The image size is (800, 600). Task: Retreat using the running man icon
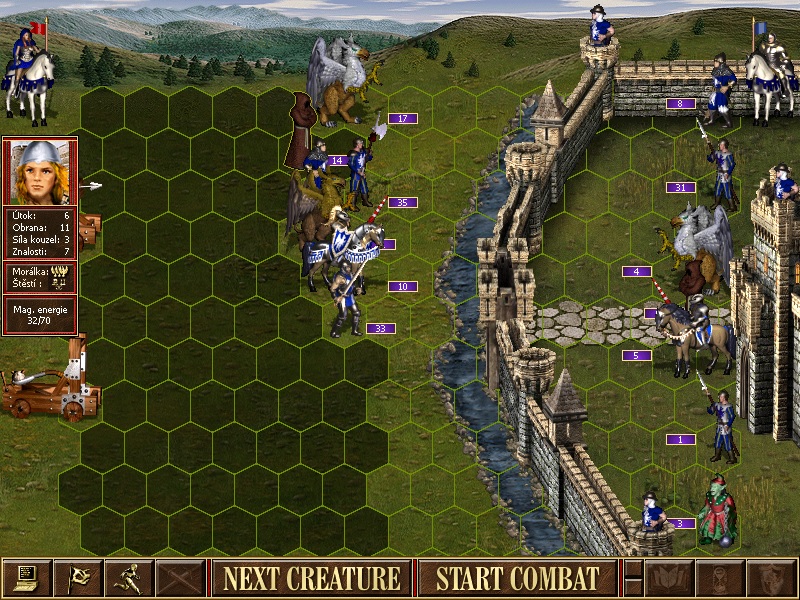point(130,578)
